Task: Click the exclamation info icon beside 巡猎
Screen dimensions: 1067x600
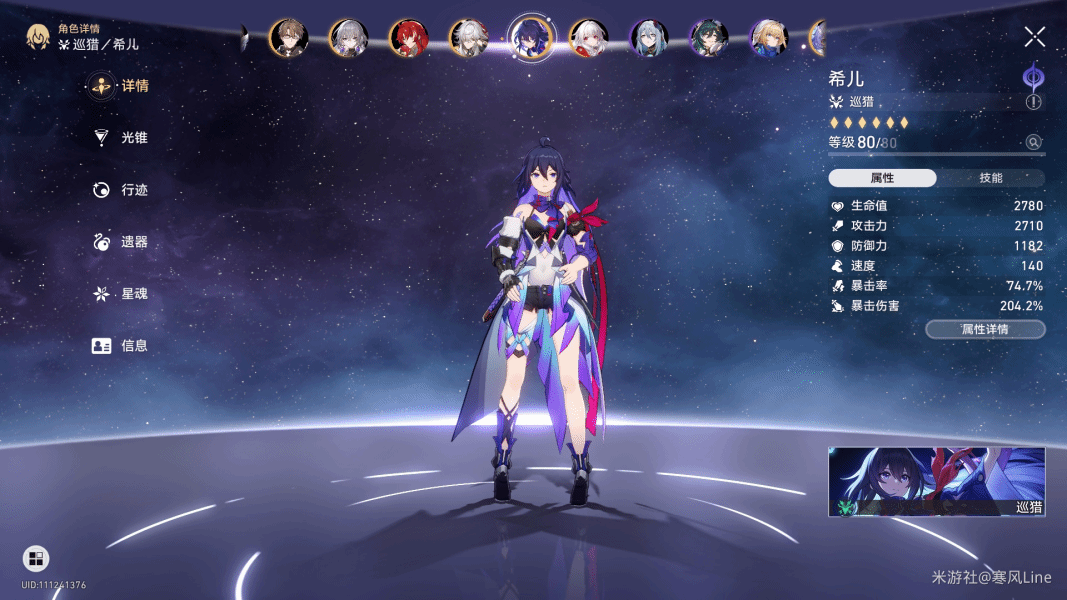Action: pyautogui.click(x=1033, y=102)
